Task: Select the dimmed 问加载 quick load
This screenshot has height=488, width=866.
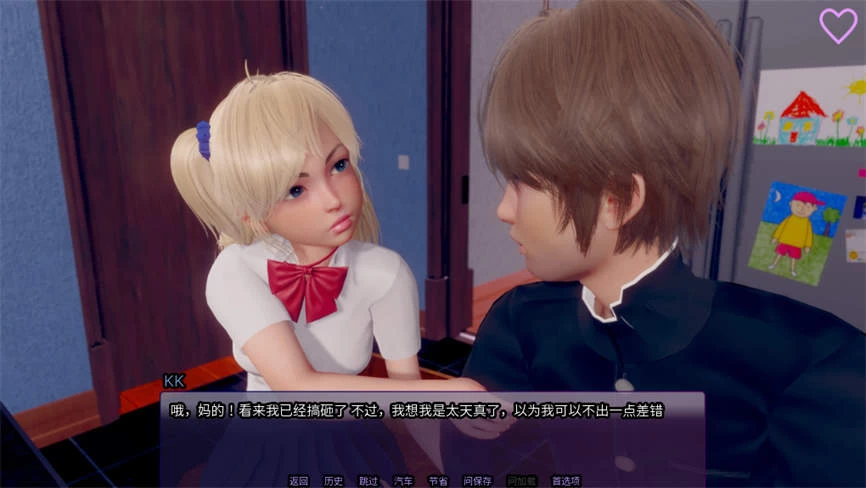Action: click(x=521, y=481)
